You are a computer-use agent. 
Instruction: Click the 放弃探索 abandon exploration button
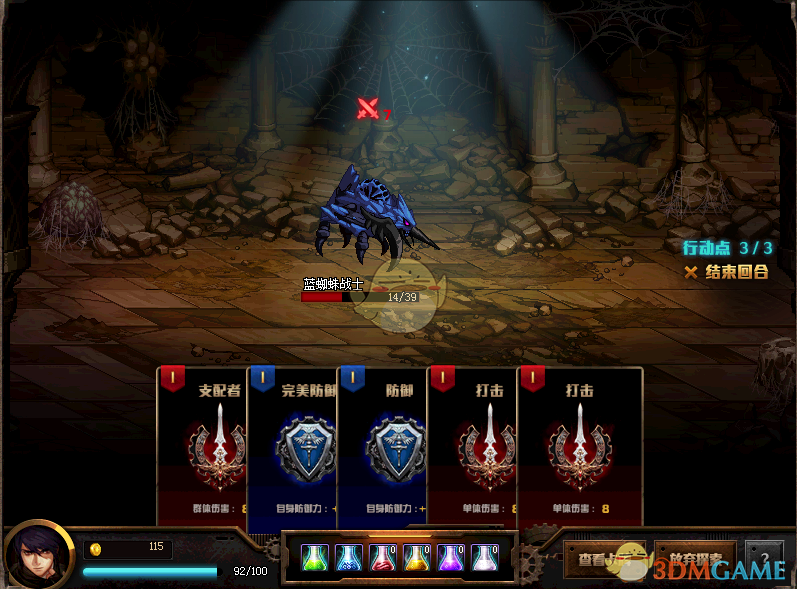[696, 559]
